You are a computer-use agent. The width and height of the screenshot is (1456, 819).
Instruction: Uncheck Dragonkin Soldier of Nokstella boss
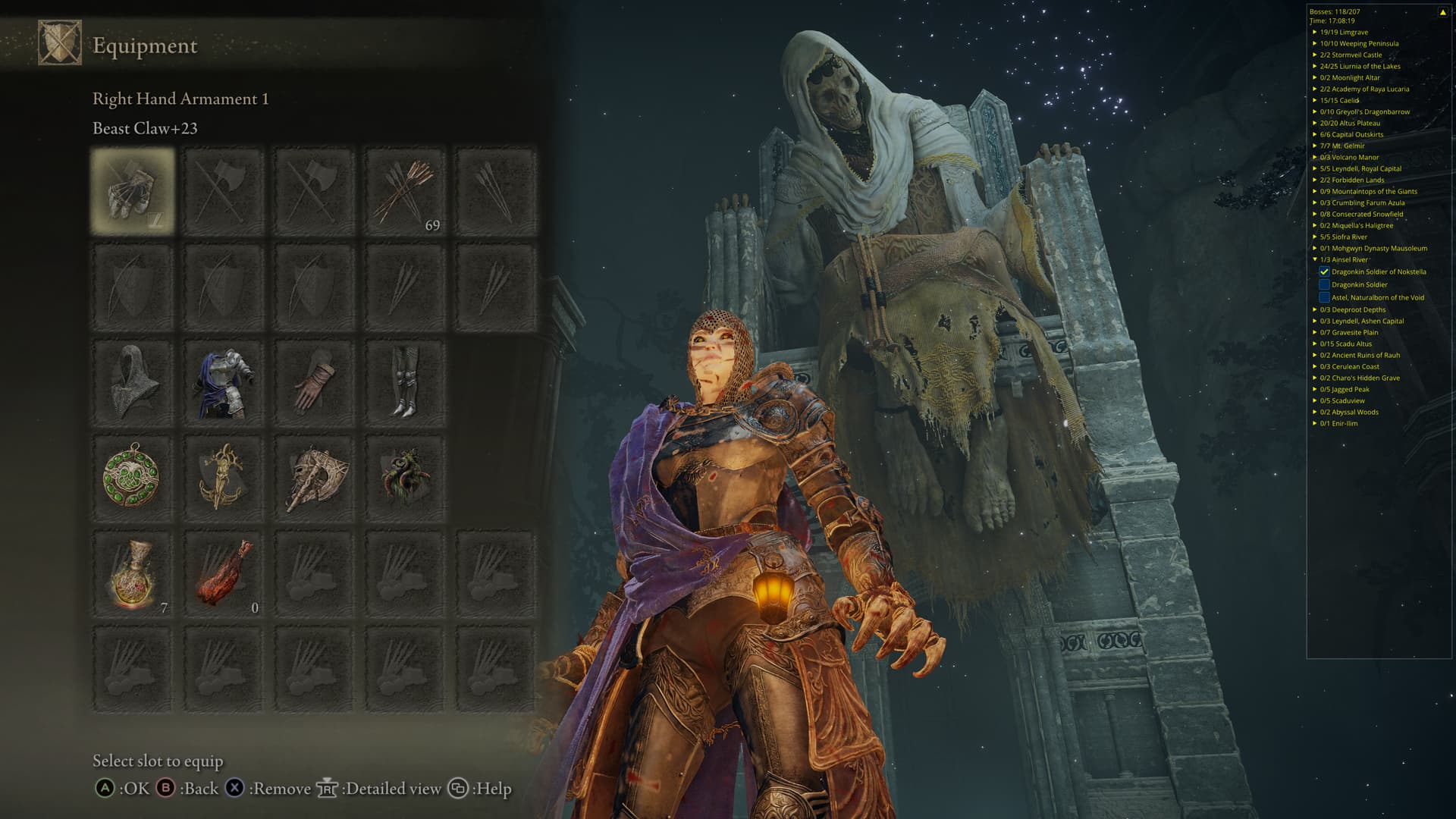1324,271
